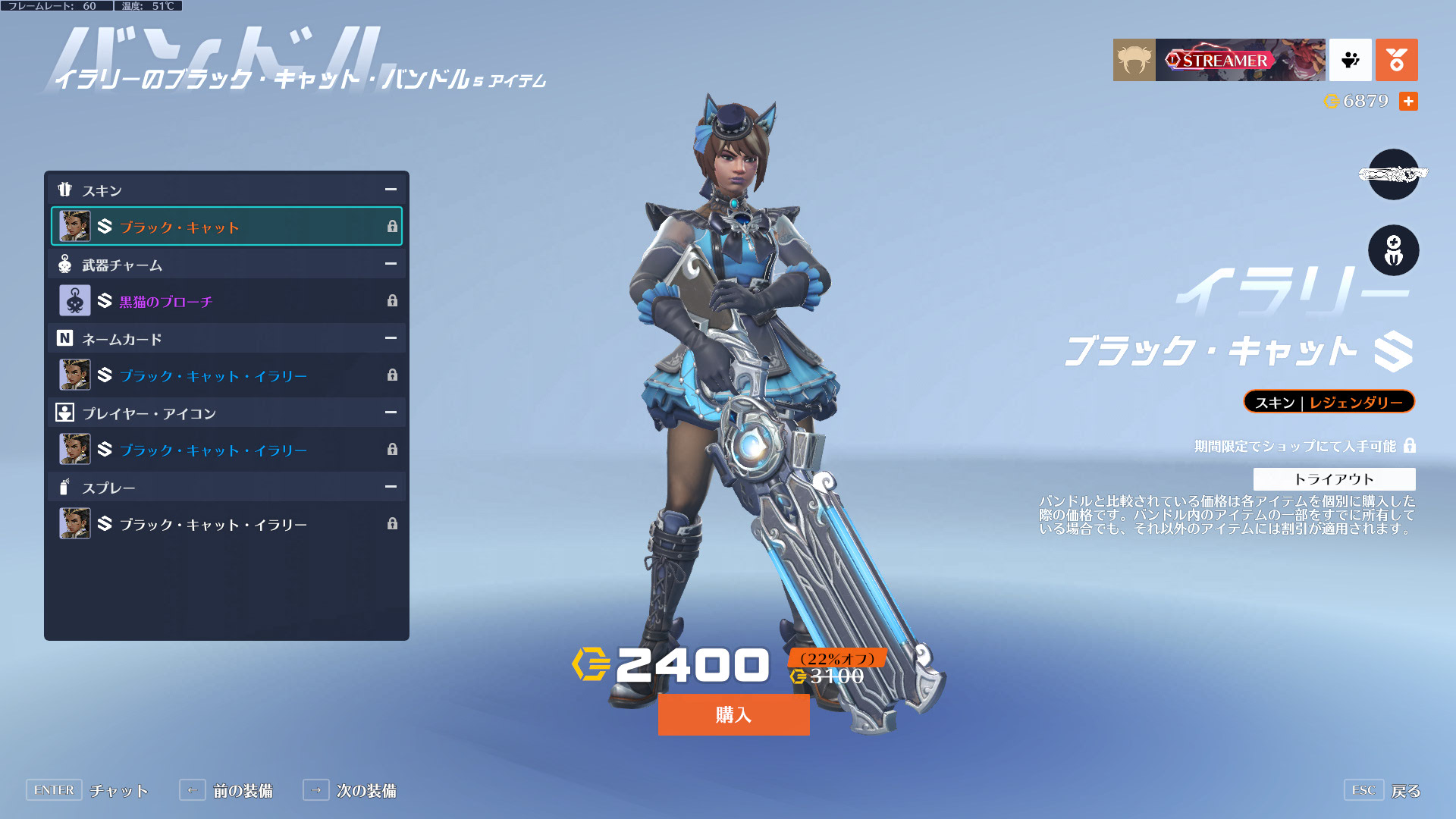Viewport: 1456px width, 819px height.
Task: Add coins with the orange plus button
Action: click(1408, 101)
